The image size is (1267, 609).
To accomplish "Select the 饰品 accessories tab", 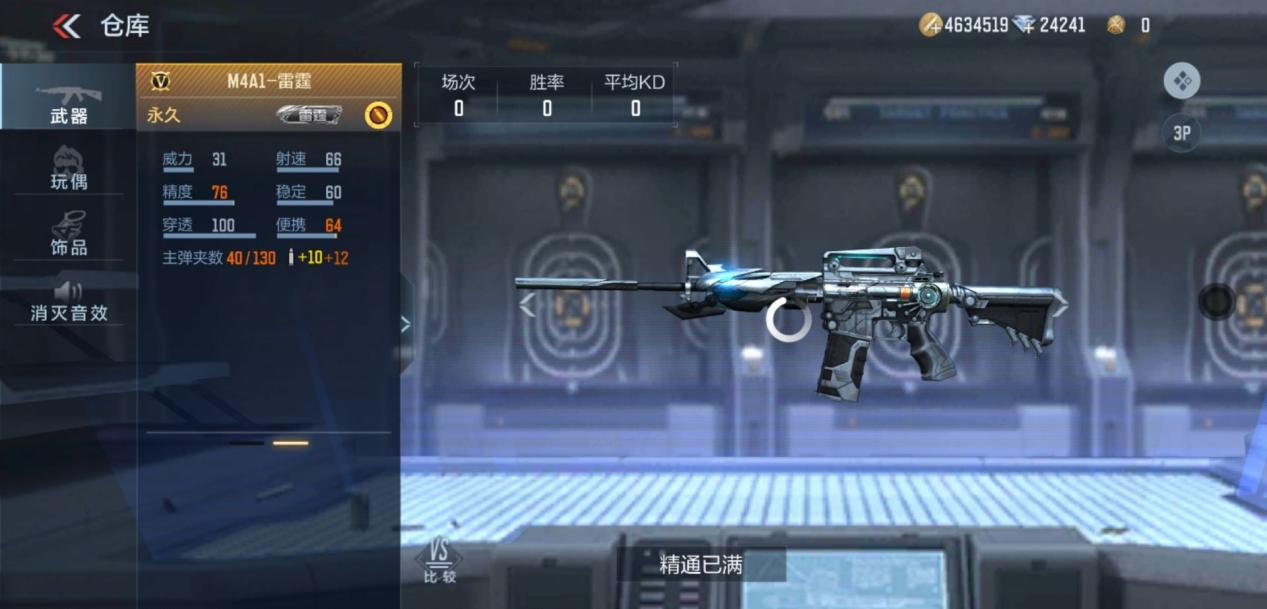I will [x=68, y=233].
